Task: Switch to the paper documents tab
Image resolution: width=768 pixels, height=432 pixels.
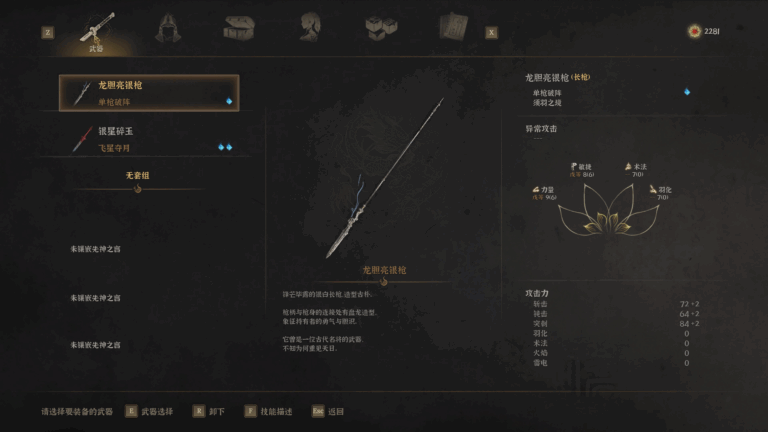Action: tap(452, 27)
